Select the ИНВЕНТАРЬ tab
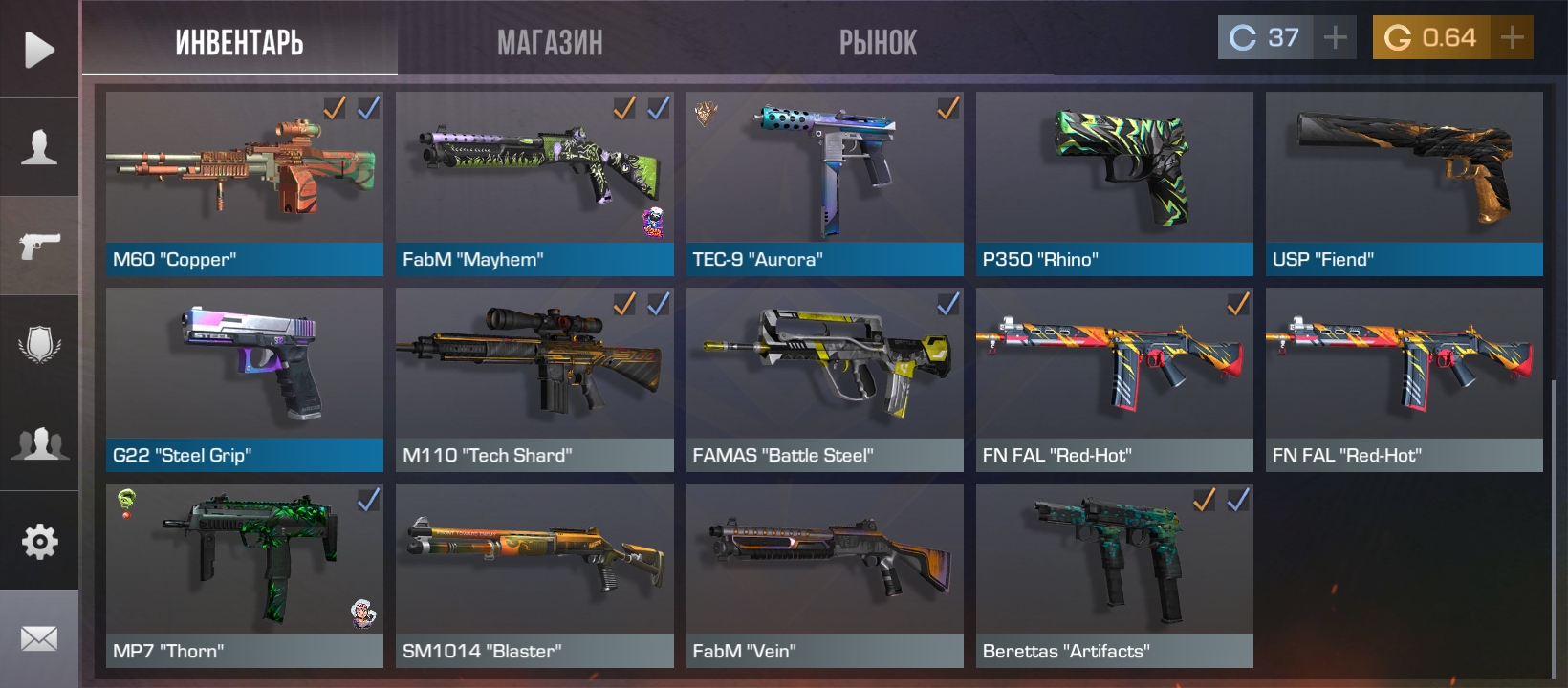This screenshot has height=688, width=1568. click(239, 42)
